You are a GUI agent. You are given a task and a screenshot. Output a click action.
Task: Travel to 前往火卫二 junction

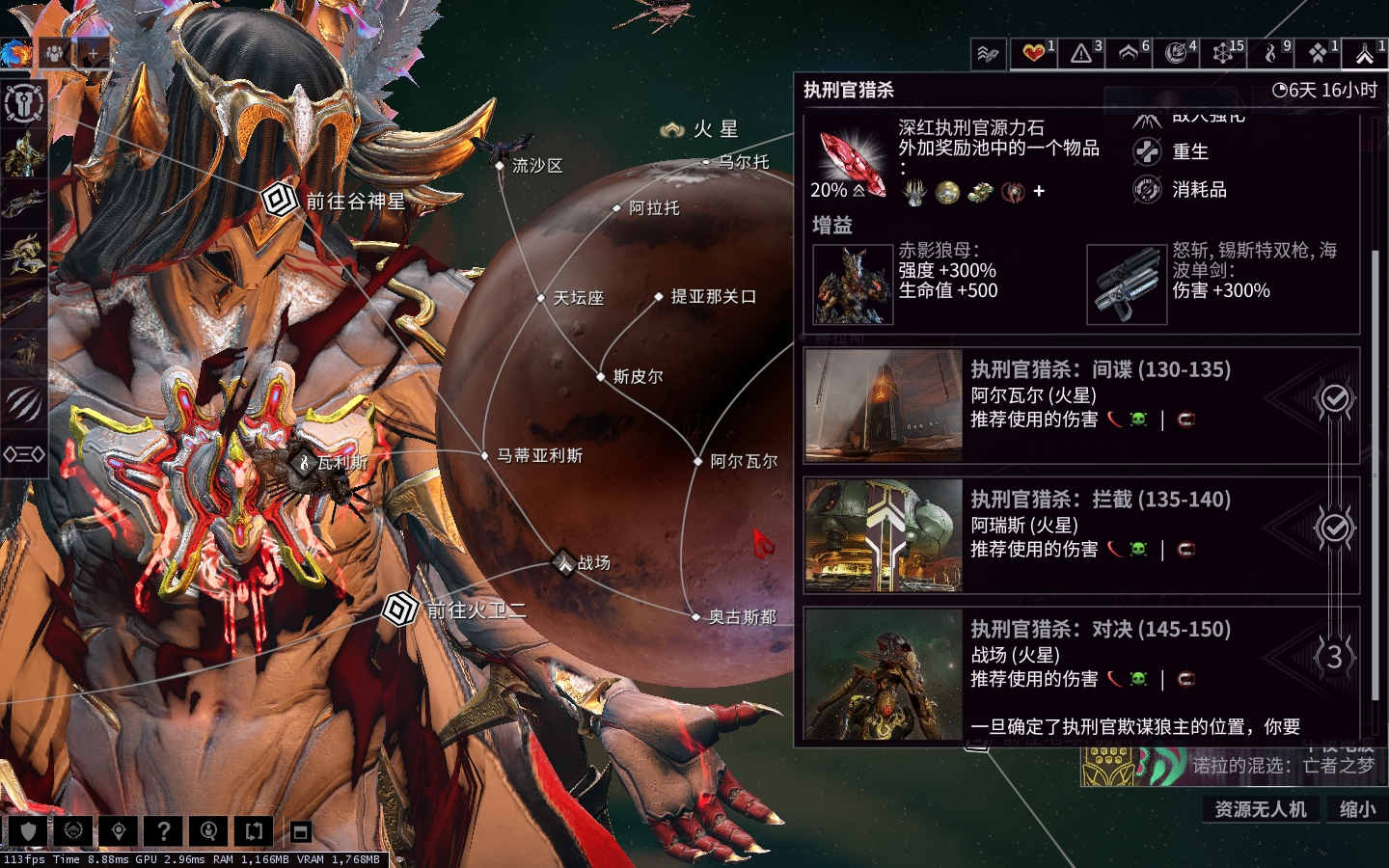click(399, 610)
